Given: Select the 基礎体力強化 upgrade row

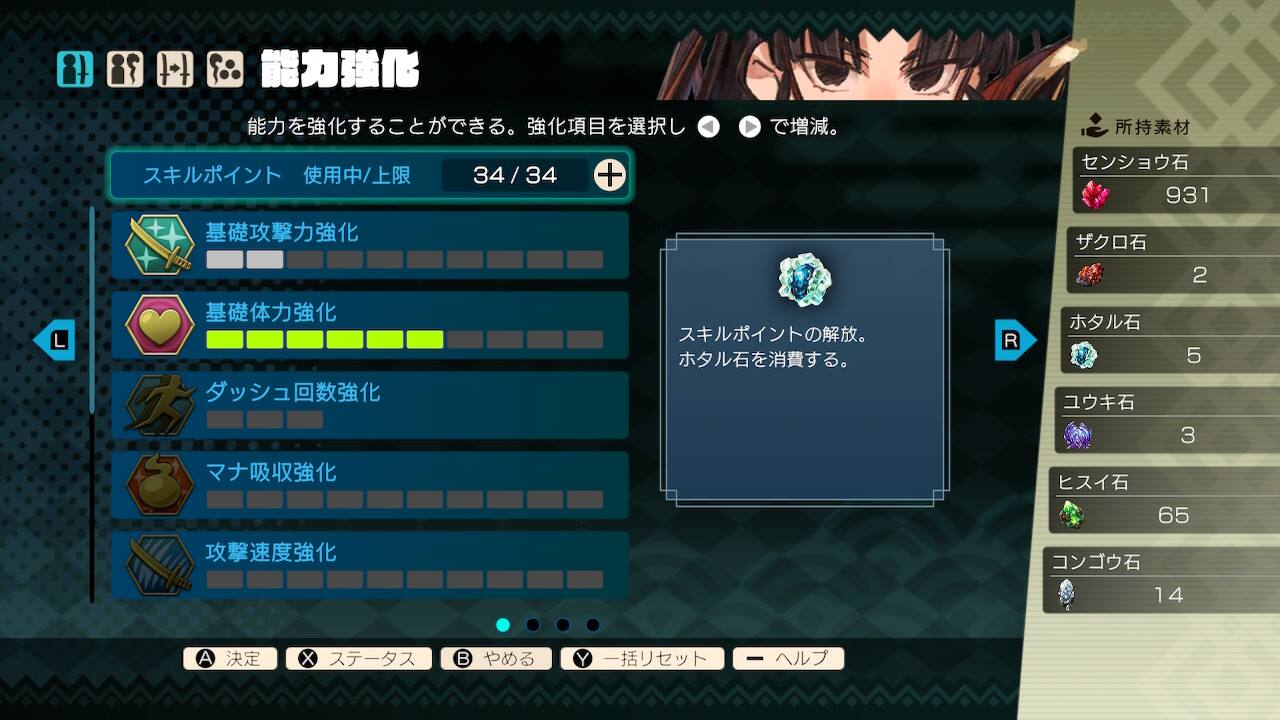Looking at the screenshot, I should [369, 325].
